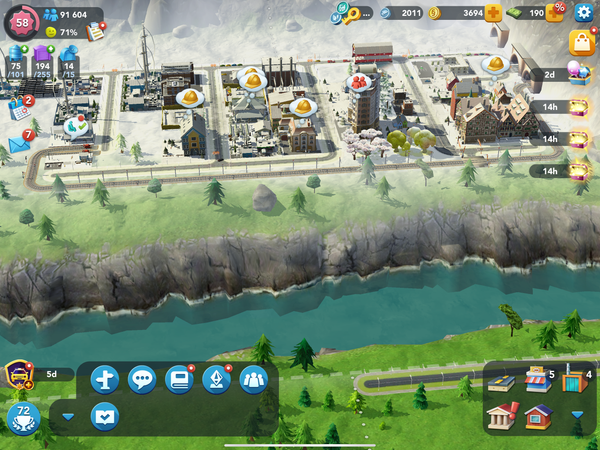Add more Simoleons with the plus button
The width and height of the screenshot is (600, 450).
[x=493, y=13]
